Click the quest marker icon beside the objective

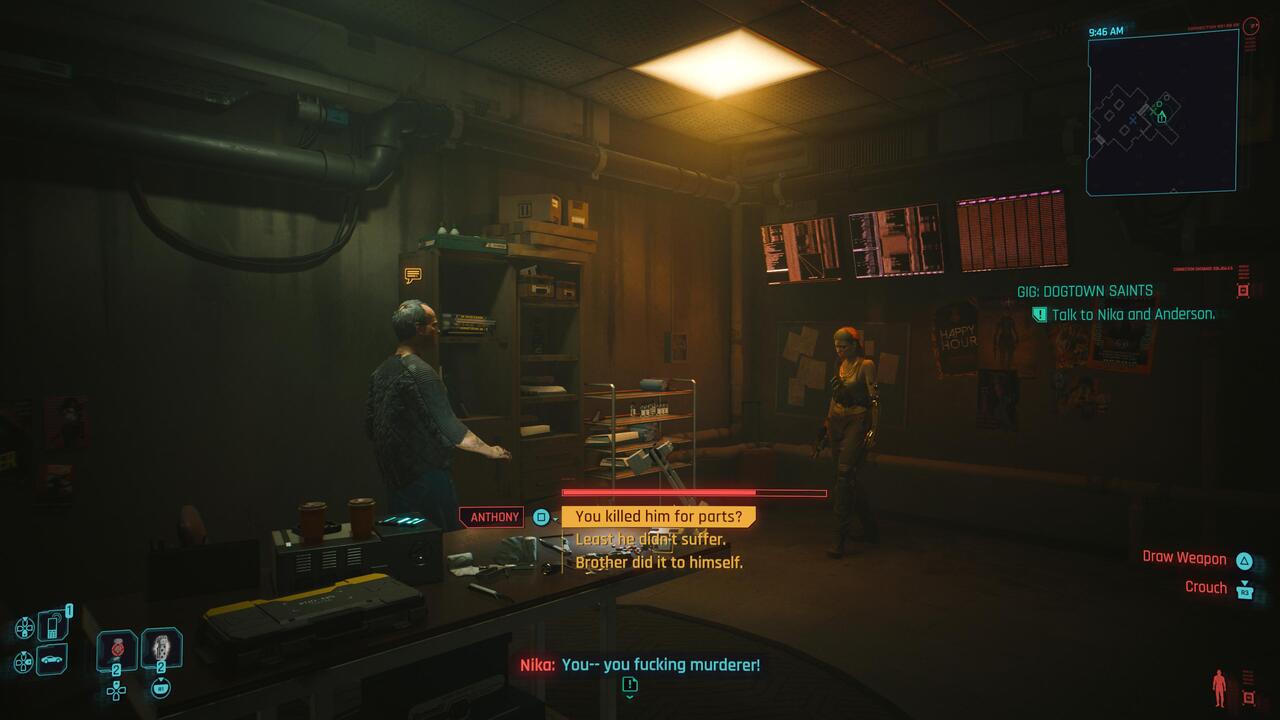(1038, 313)
